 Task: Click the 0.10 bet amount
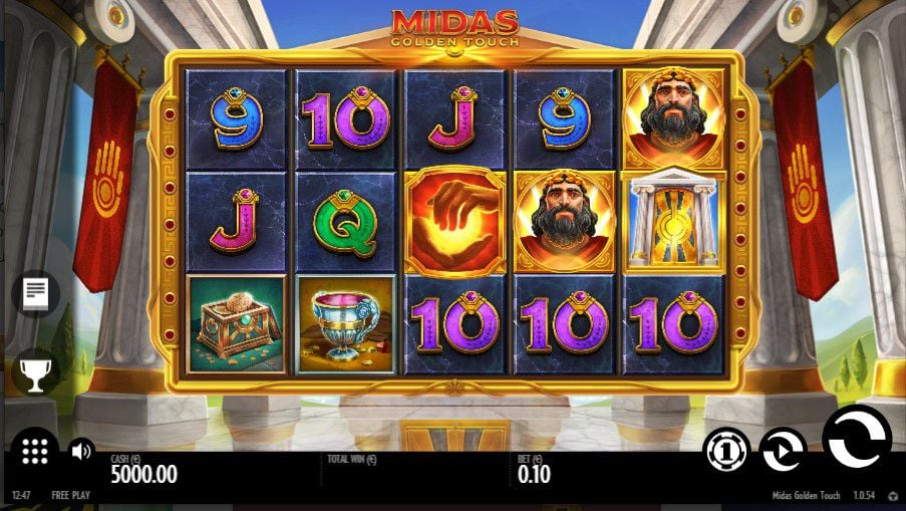534,475
